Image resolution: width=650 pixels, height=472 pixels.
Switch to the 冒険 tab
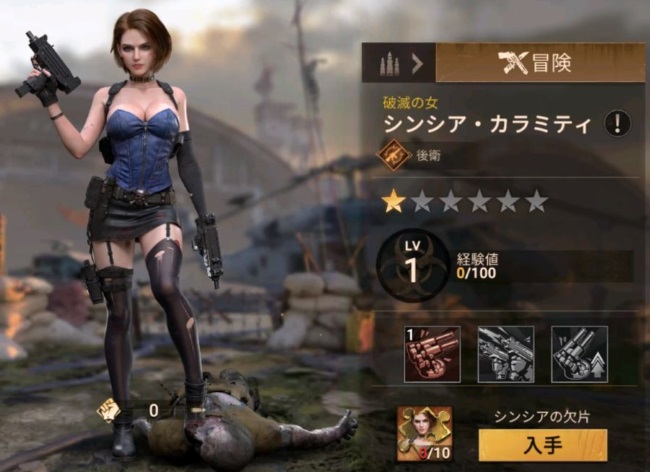540,63
